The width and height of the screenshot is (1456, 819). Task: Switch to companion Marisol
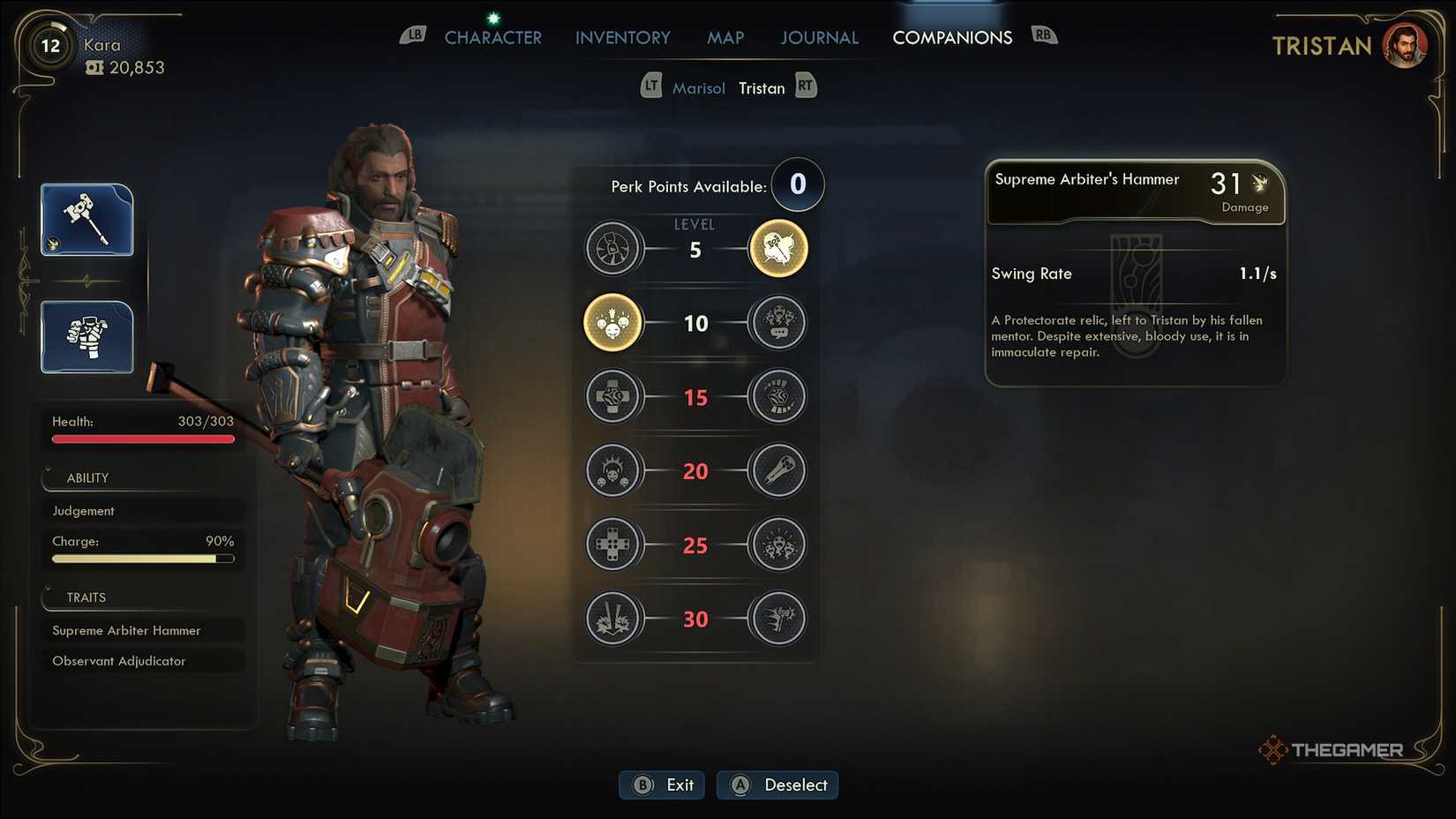[698, 88]
